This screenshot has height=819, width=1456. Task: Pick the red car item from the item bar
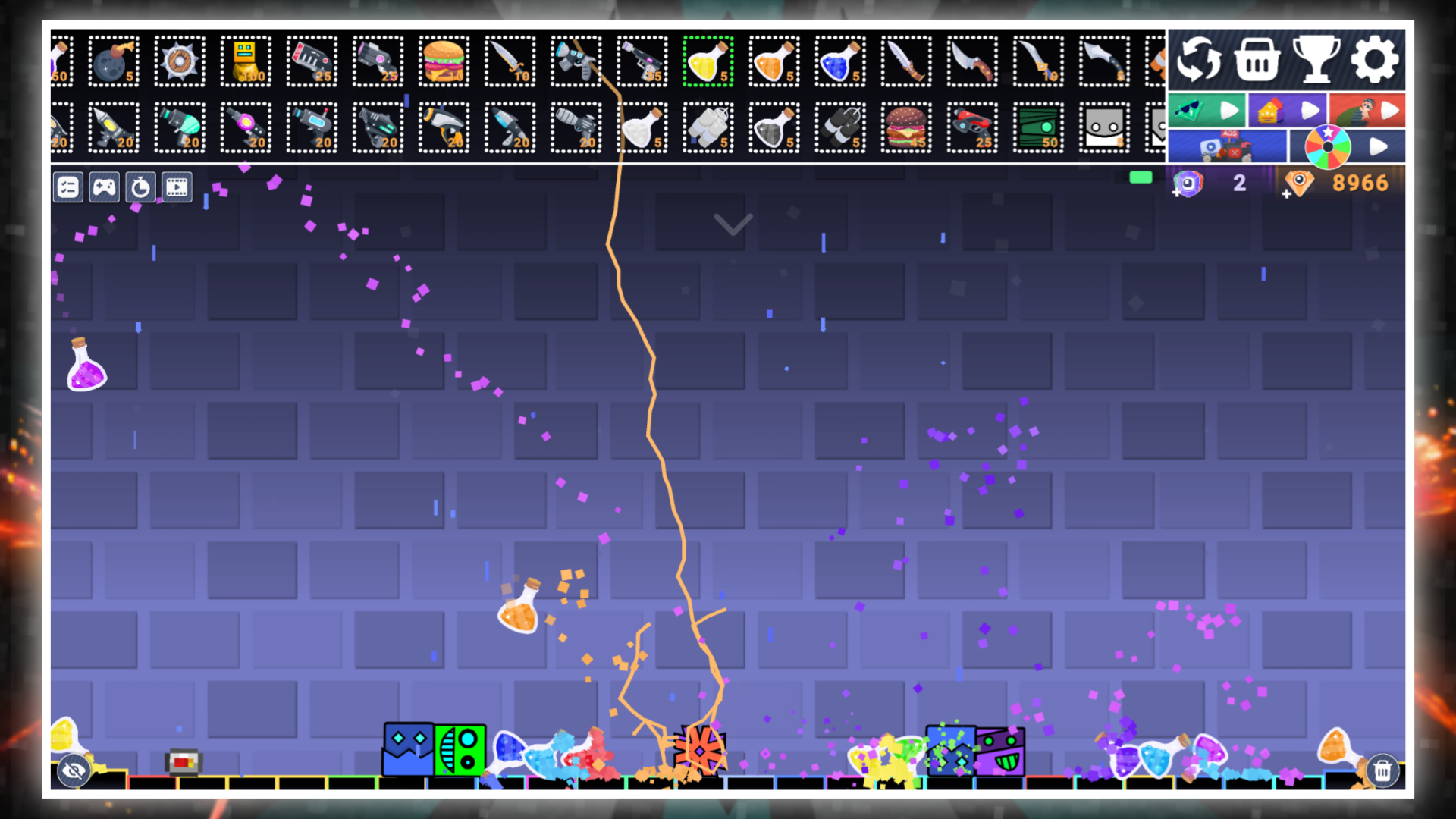pos(972,127)
